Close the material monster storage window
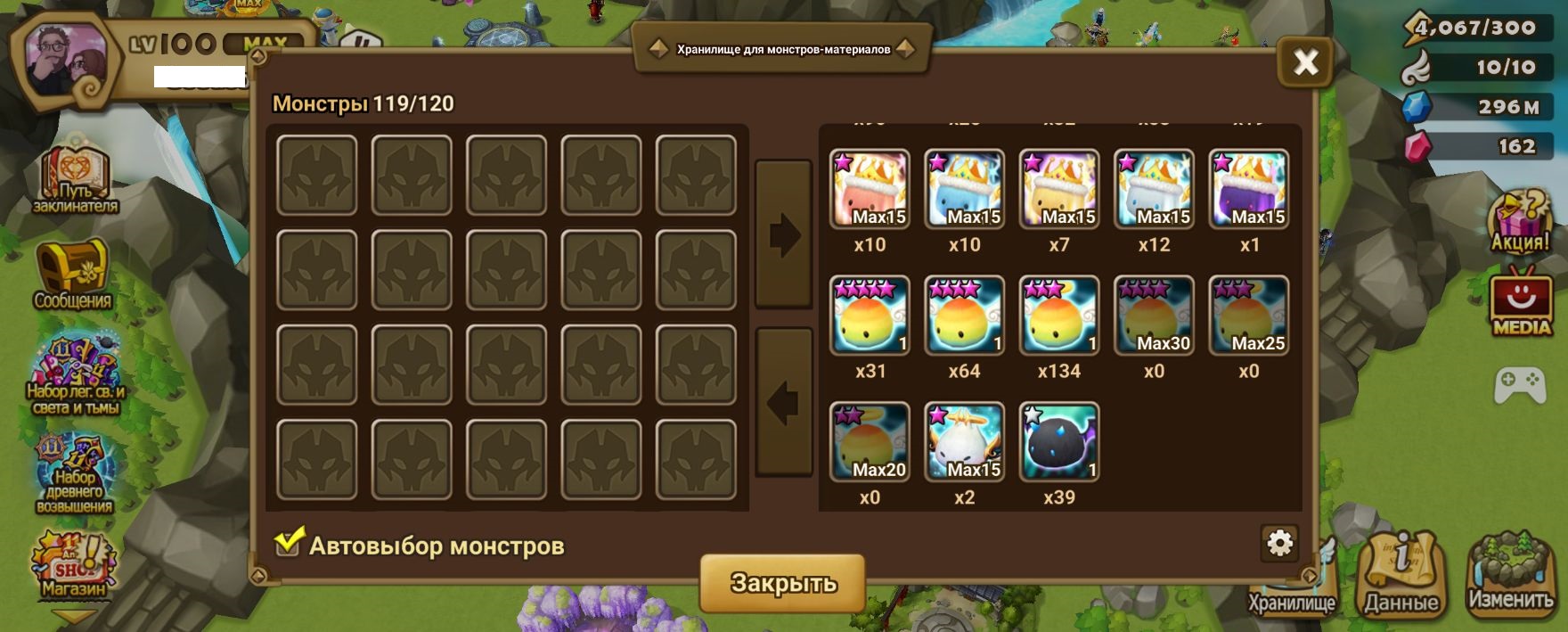 [1305, 62]
